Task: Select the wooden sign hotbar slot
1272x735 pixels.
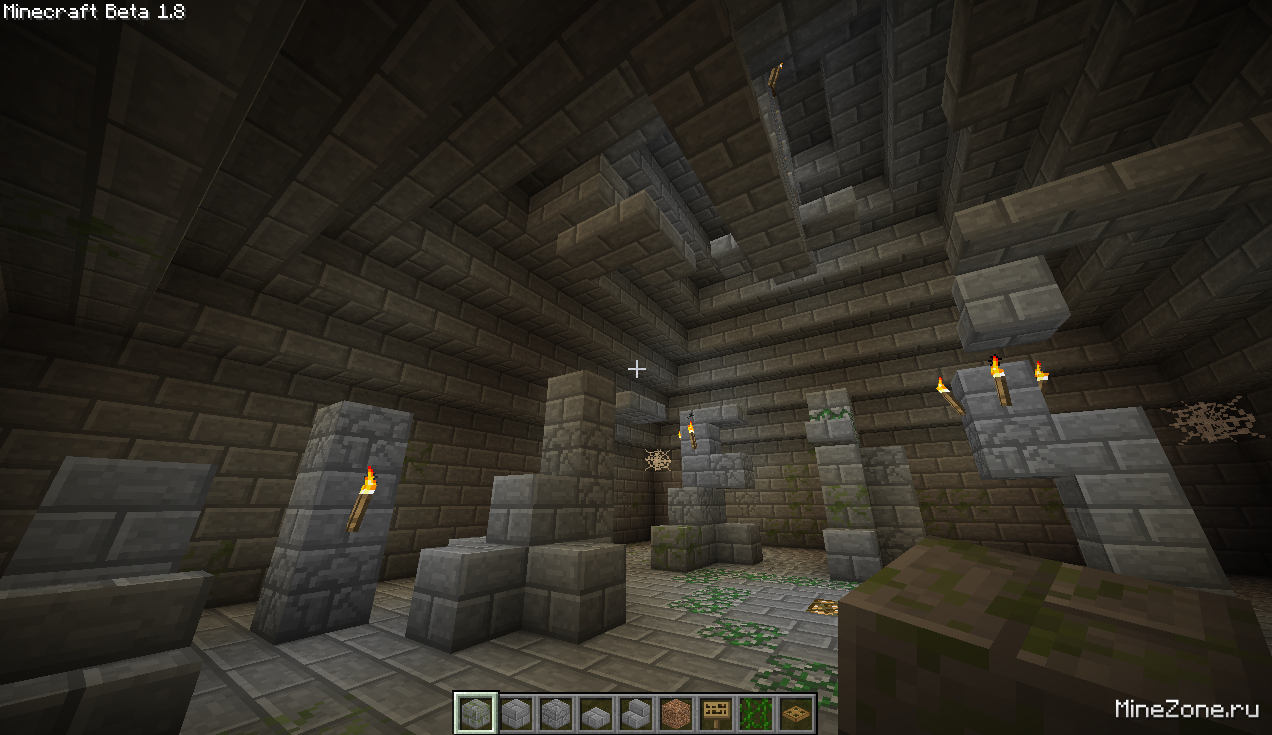Action: (716, 713)
